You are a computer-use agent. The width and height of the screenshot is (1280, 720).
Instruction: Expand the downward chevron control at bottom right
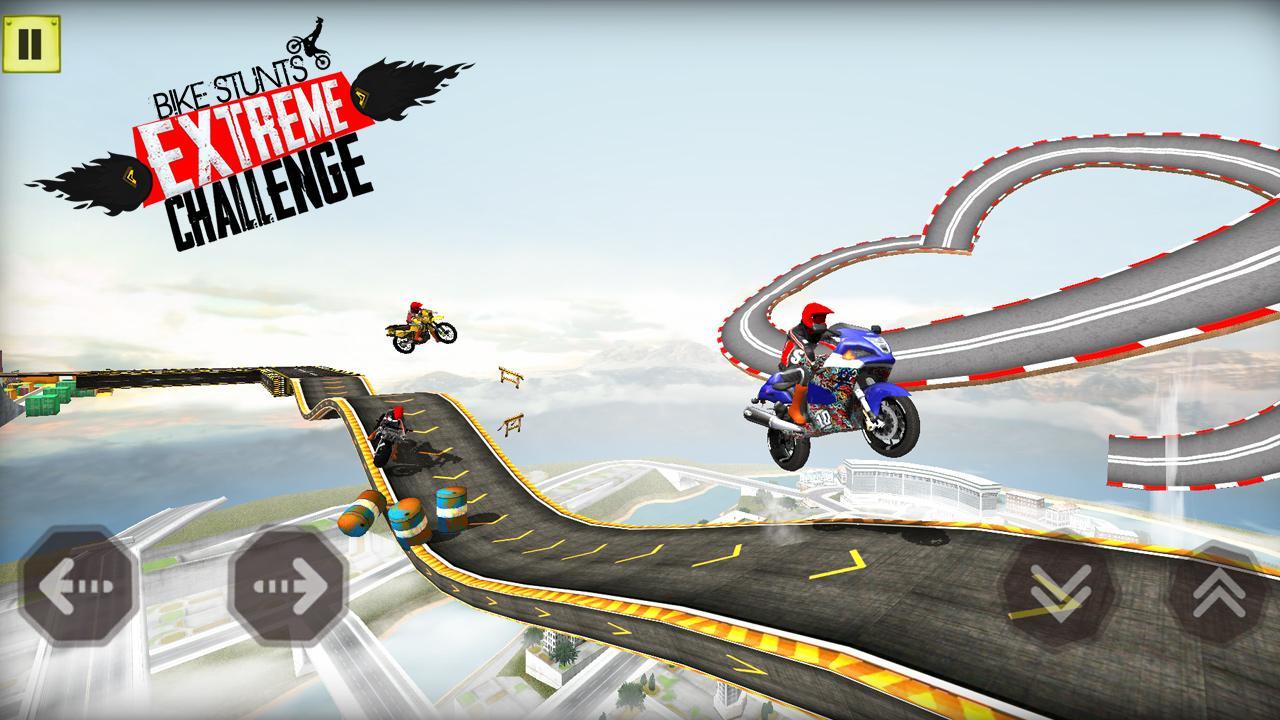click(1055, 590)
